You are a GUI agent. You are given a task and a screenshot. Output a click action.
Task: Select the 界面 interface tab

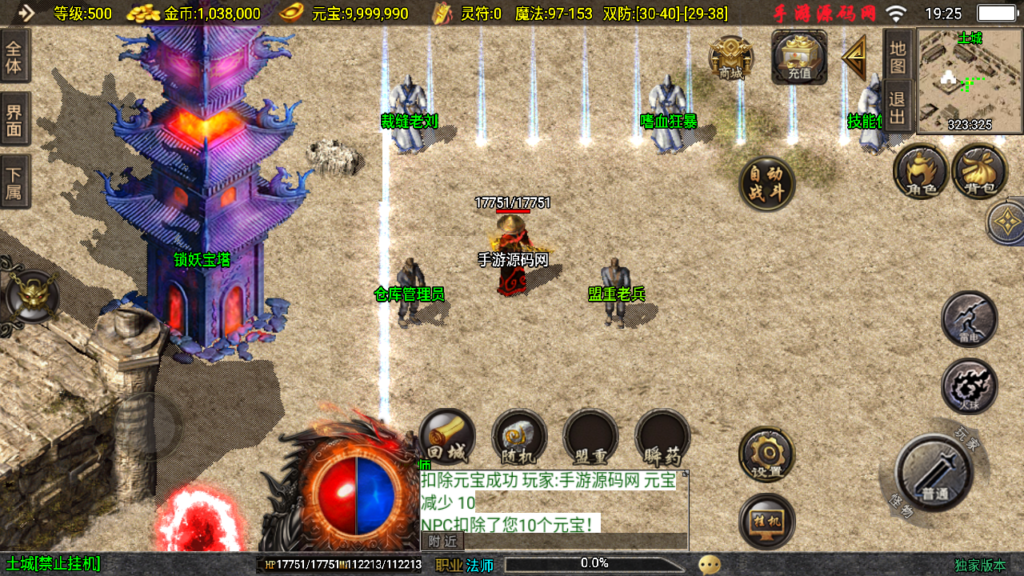15,118
